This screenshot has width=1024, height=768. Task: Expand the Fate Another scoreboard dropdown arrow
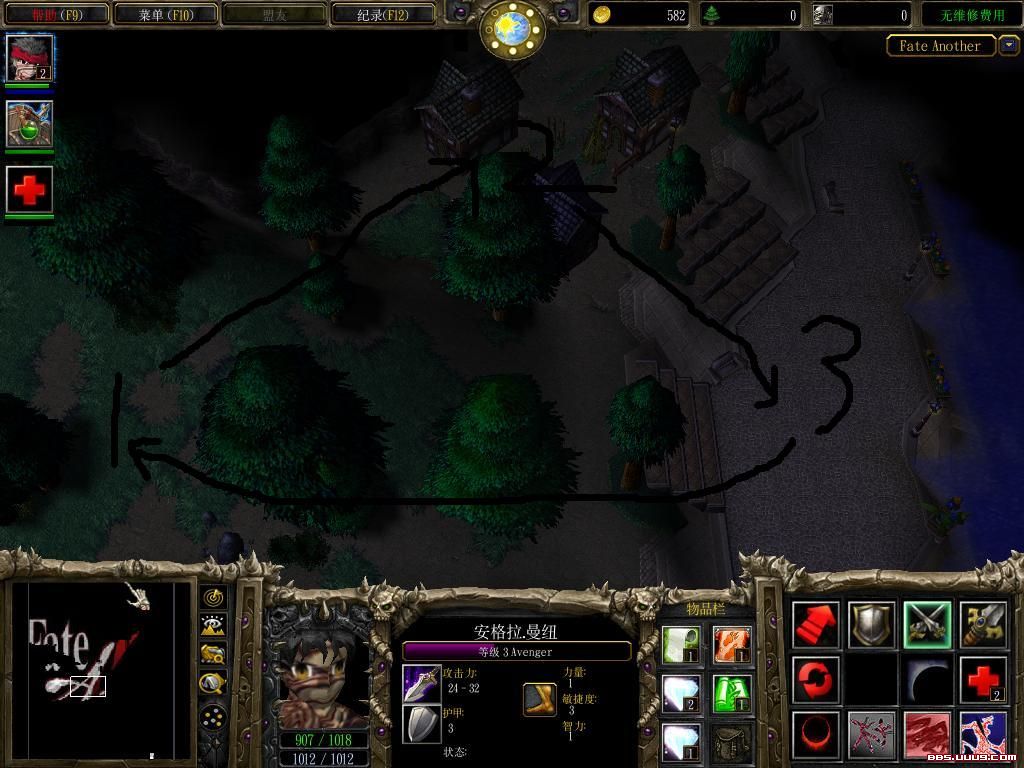(1008, 45)
